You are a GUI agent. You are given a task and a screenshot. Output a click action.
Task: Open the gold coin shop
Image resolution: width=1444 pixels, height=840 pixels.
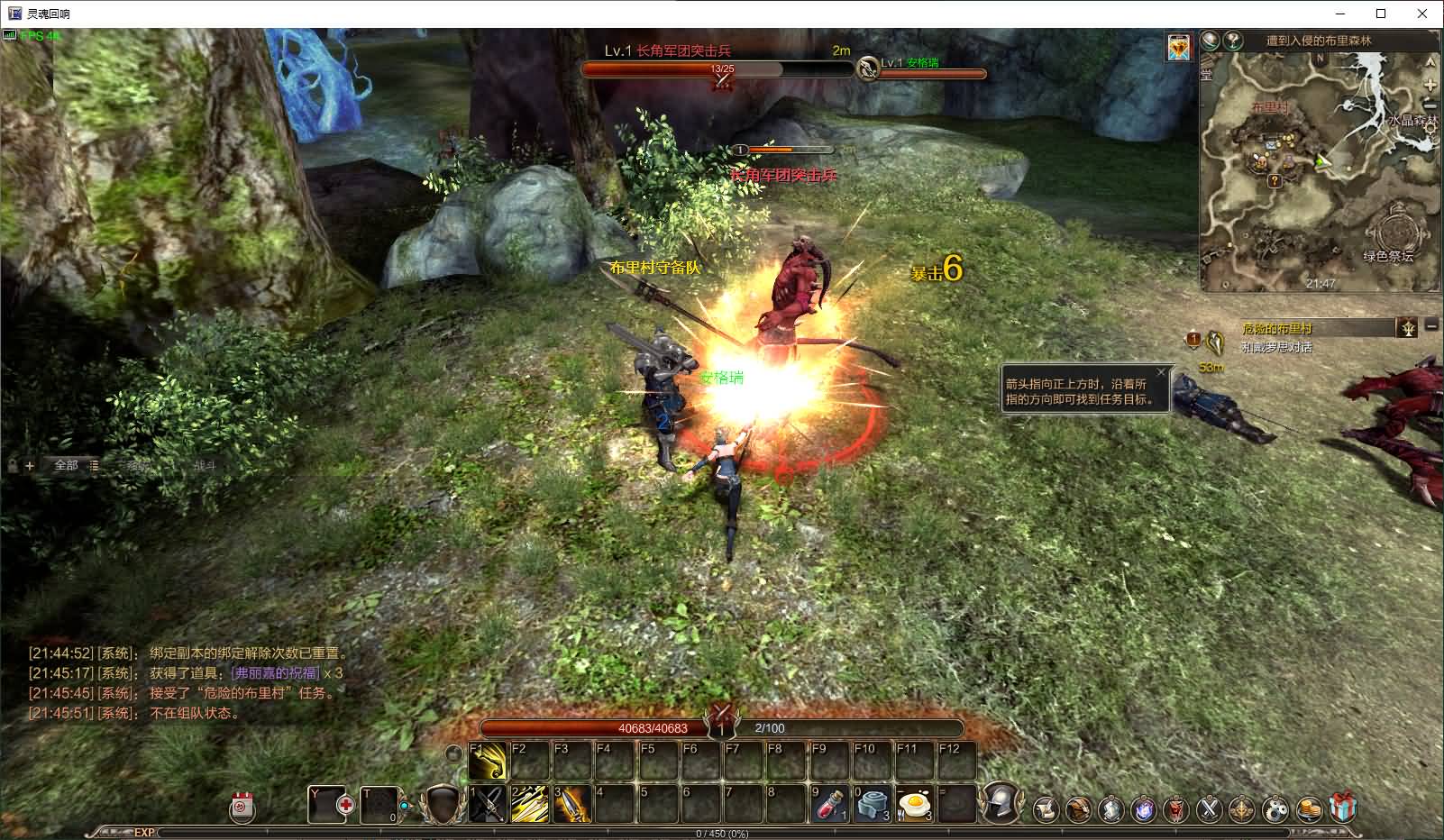(1309, 809)
